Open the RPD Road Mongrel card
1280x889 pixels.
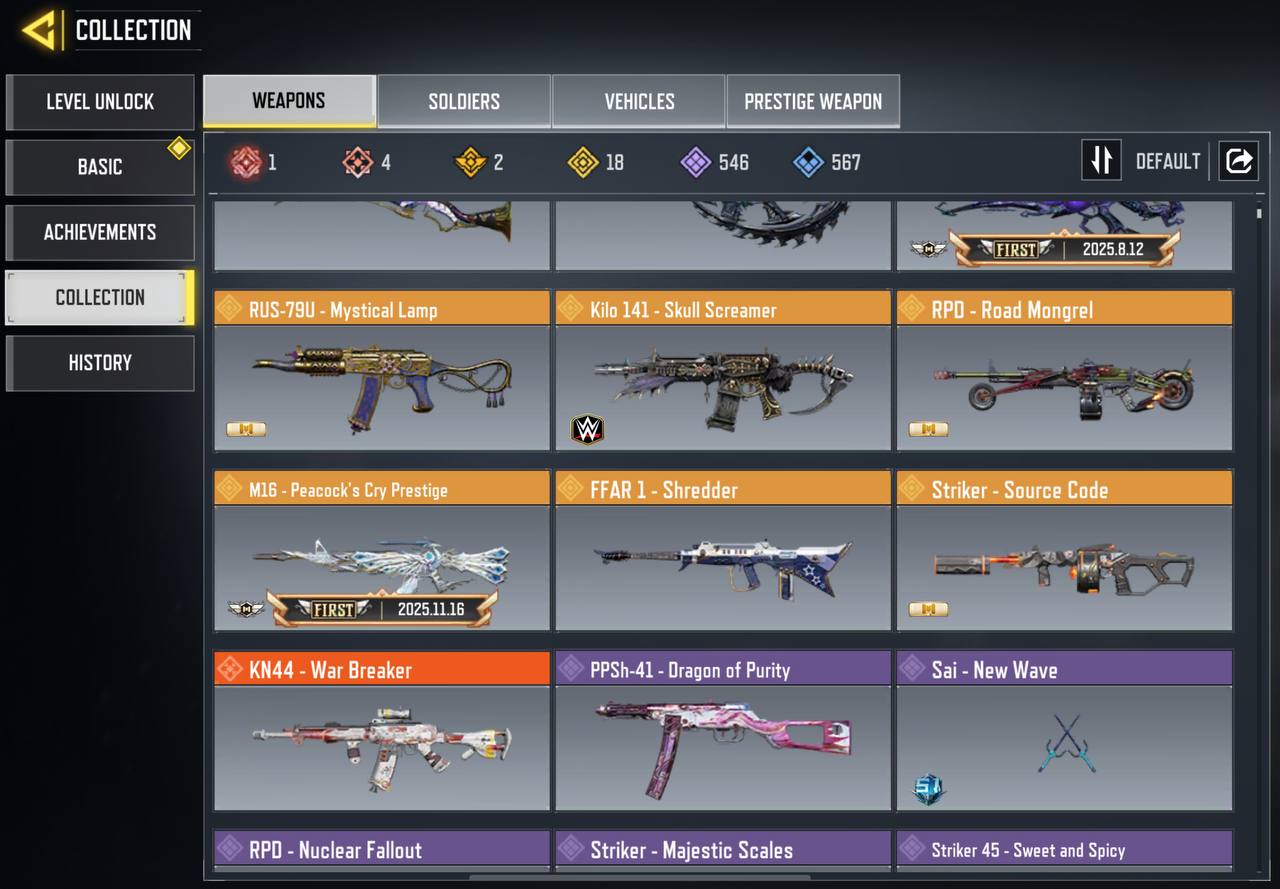(x=1064, y=386)
